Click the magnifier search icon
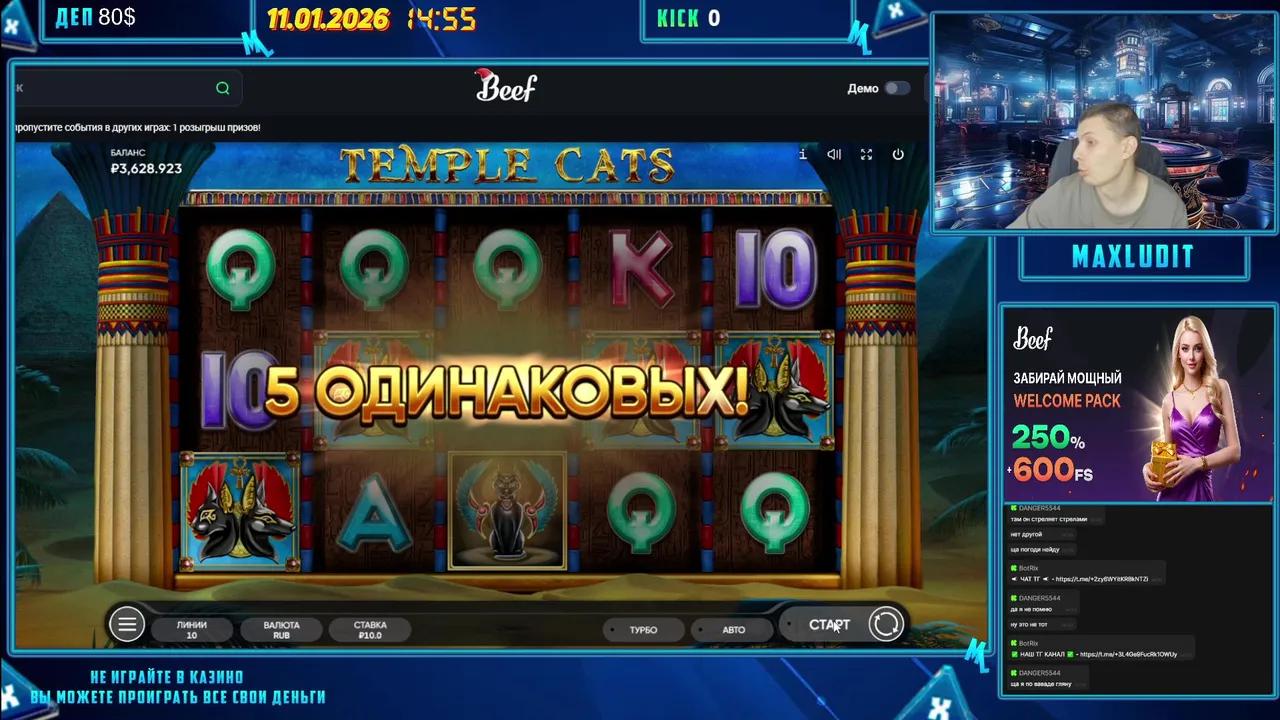 (222, 88)
